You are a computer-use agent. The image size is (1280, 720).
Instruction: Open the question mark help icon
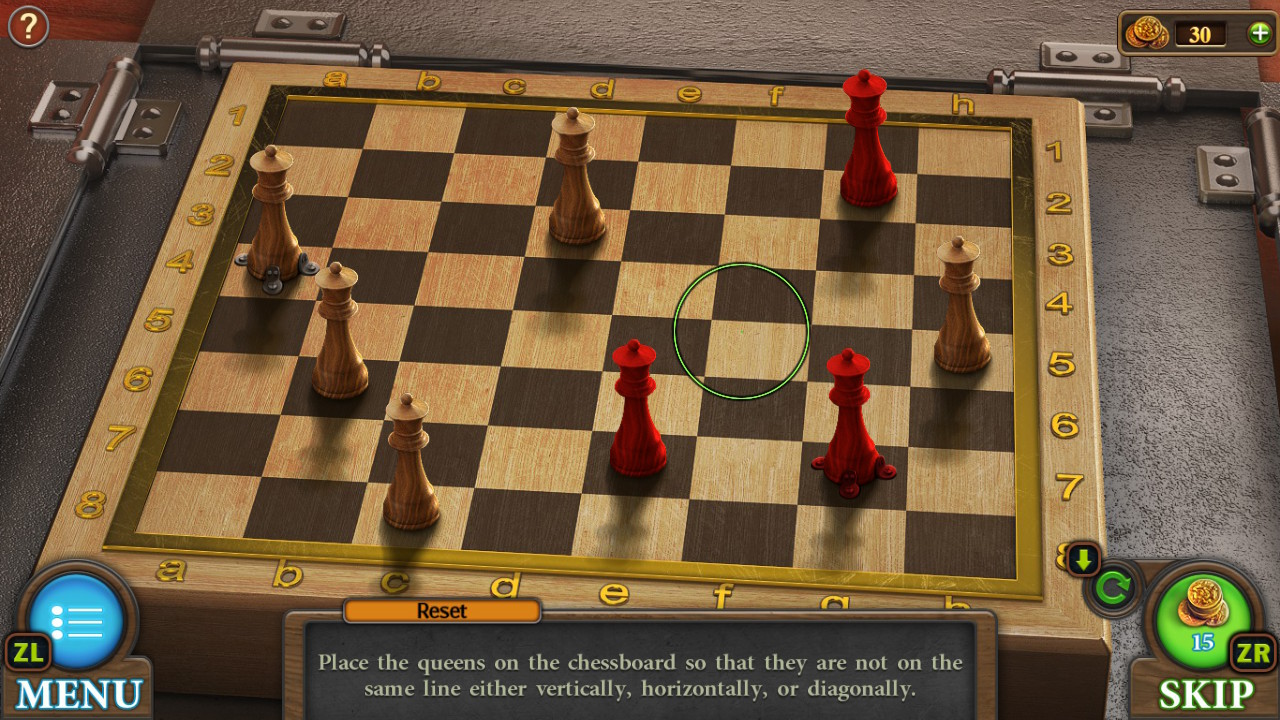(27, 26)
